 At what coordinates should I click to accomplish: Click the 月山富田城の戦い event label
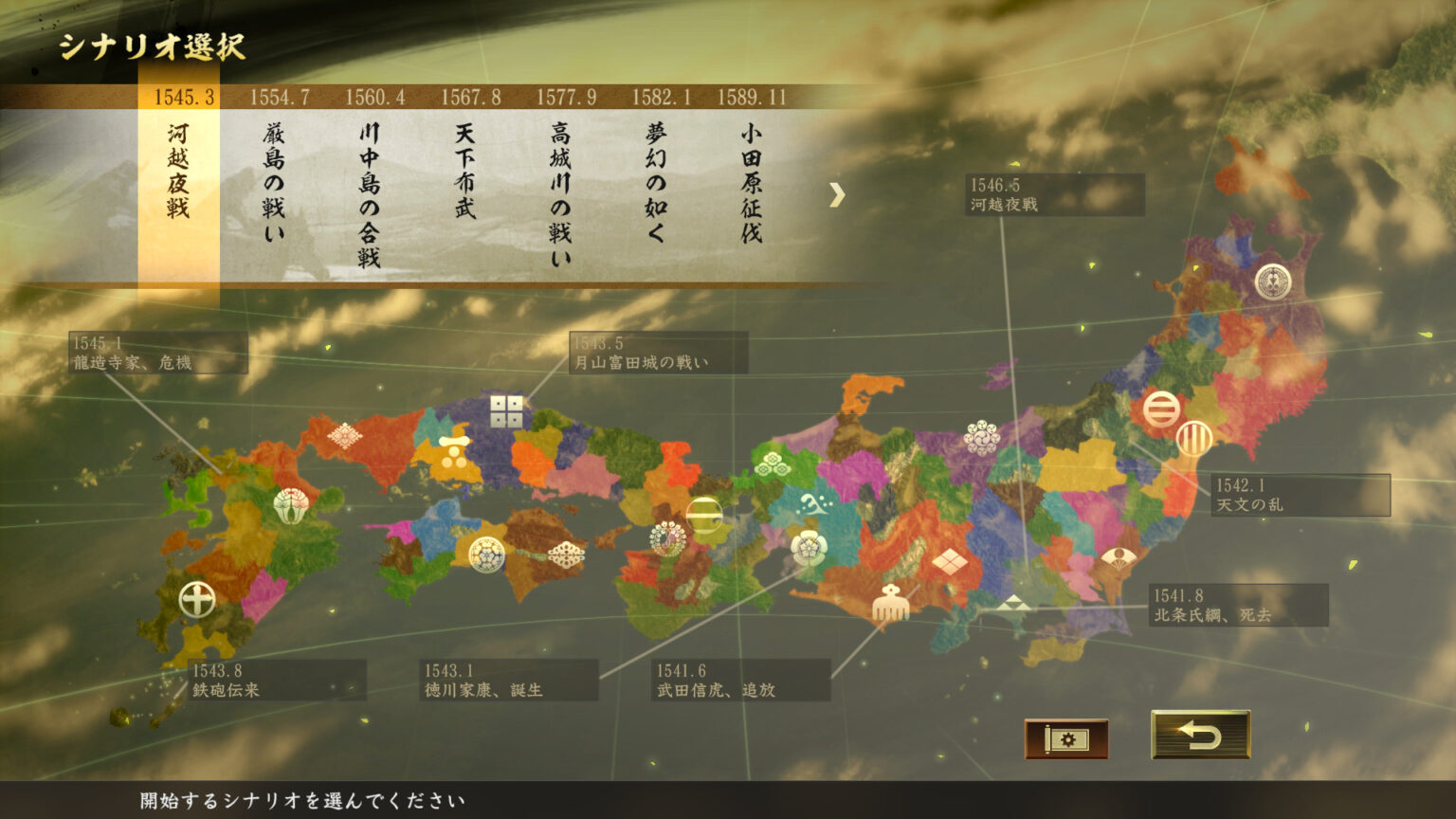(658, 353)
